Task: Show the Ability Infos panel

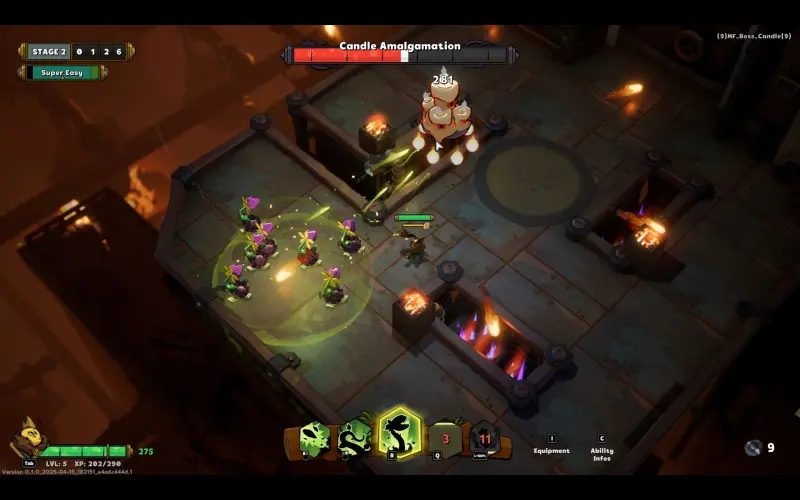Action: point(602,446)
